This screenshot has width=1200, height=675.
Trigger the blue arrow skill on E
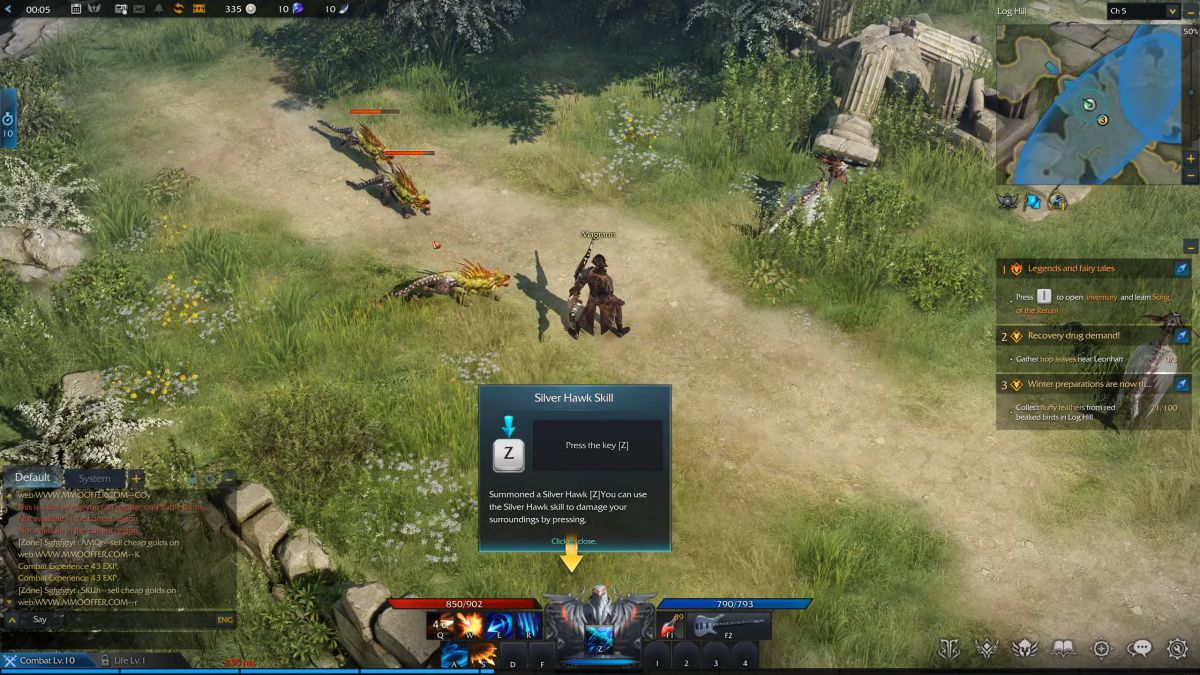[x=498, y=626]
